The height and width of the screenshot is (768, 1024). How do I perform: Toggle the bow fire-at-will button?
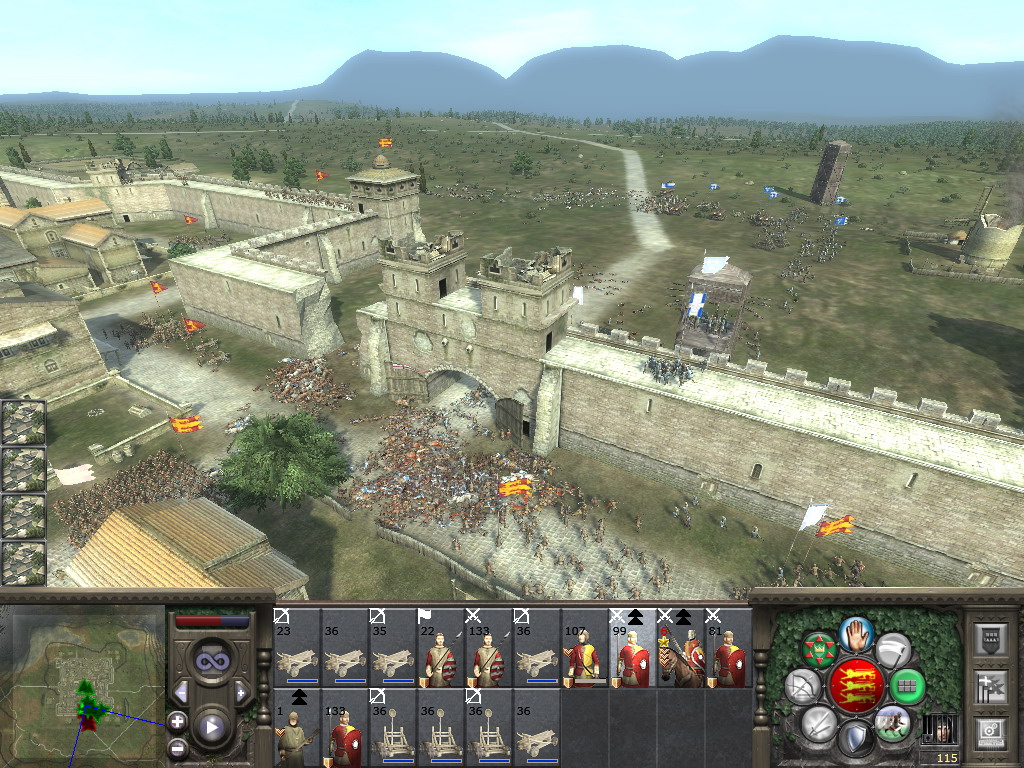point(803,687)
